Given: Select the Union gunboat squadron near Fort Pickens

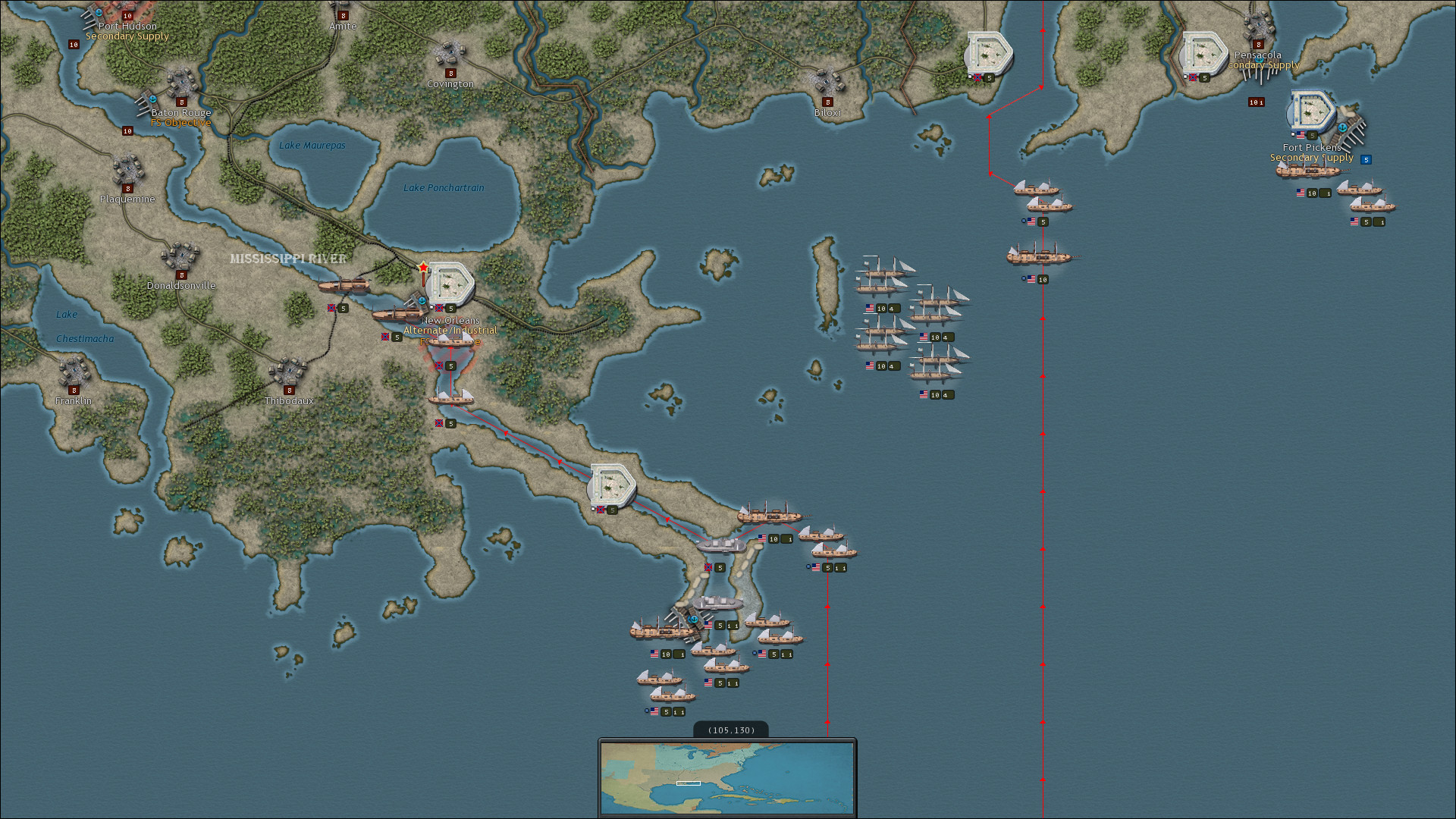Looking at the screenshot, I should click(1369, 203).
